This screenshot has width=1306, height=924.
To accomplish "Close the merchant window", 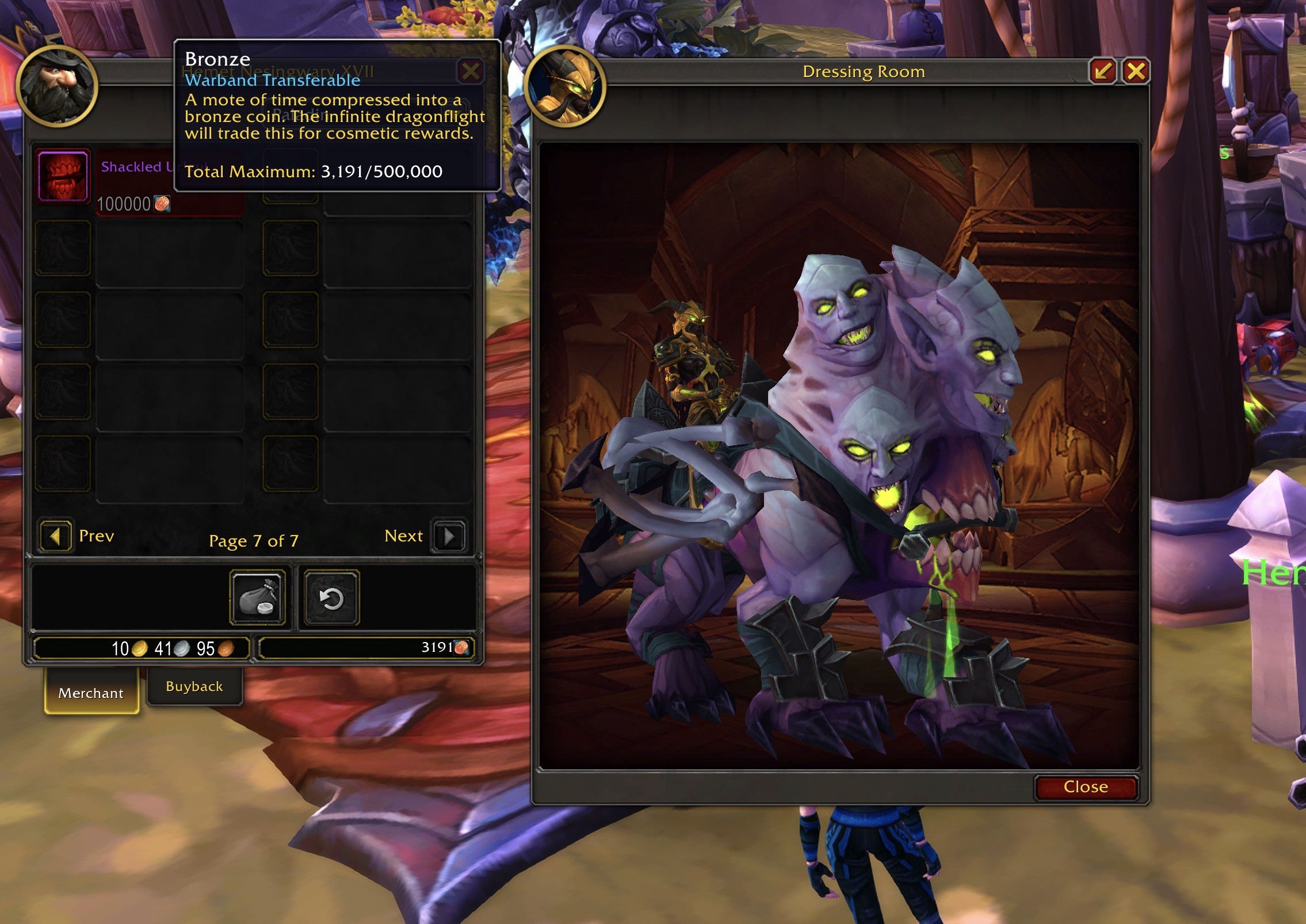I will click(471, 71).
